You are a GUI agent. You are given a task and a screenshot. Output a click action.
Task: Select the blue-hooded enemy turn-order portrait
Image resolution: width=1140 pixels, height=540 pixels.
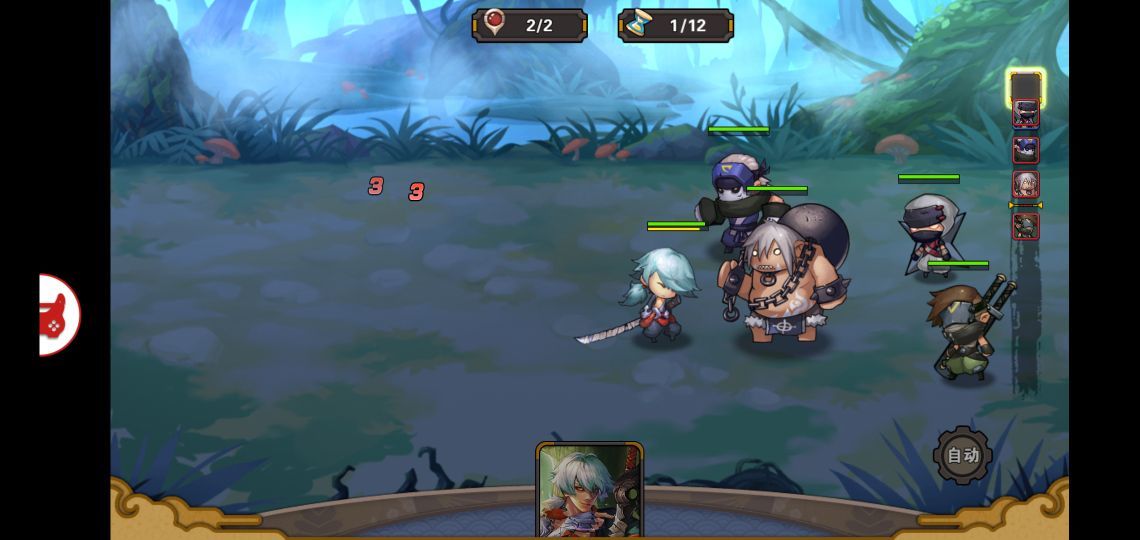point(1025,150)
